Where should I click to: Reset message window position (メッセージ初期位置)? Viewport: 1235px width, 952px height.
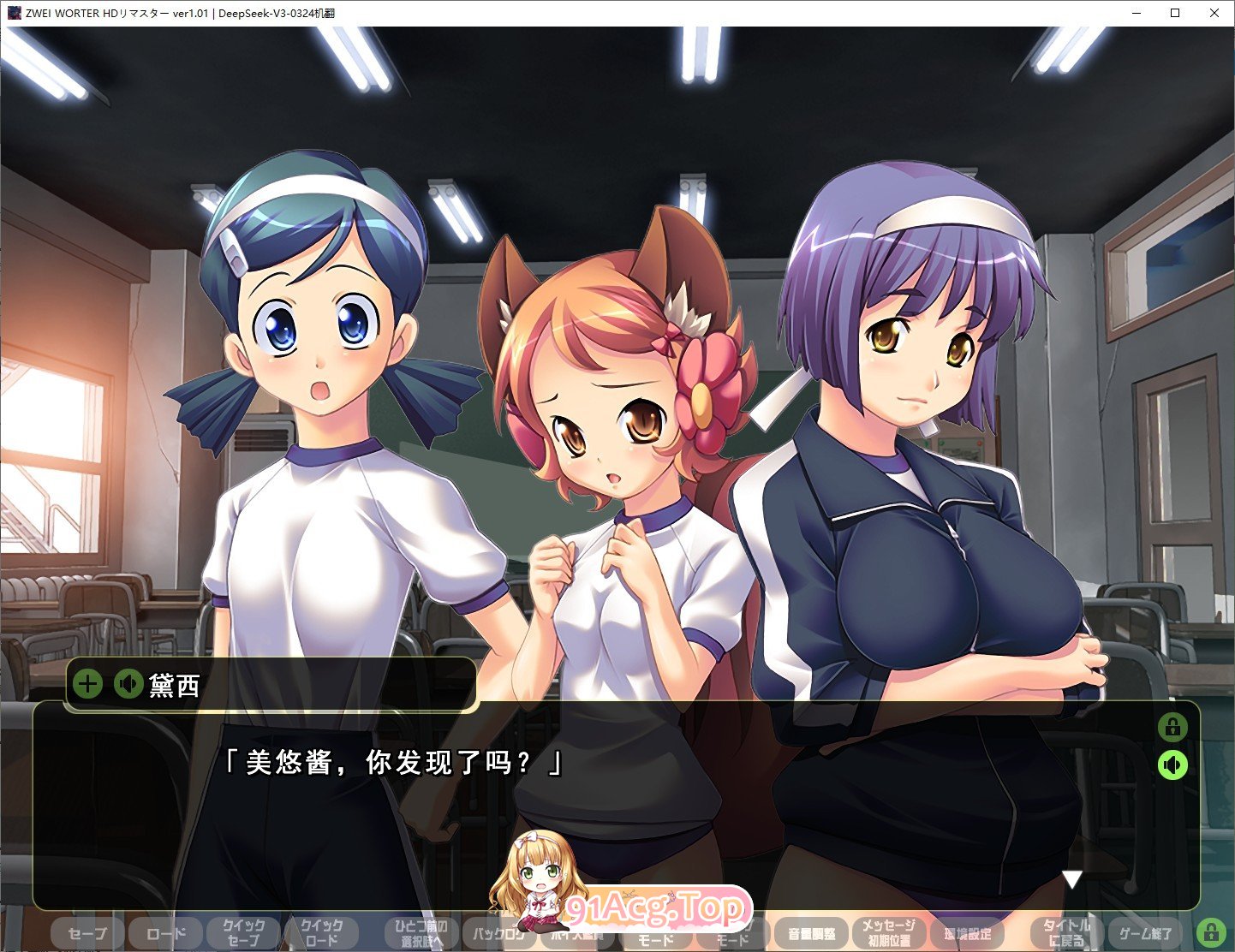(888, 933)
